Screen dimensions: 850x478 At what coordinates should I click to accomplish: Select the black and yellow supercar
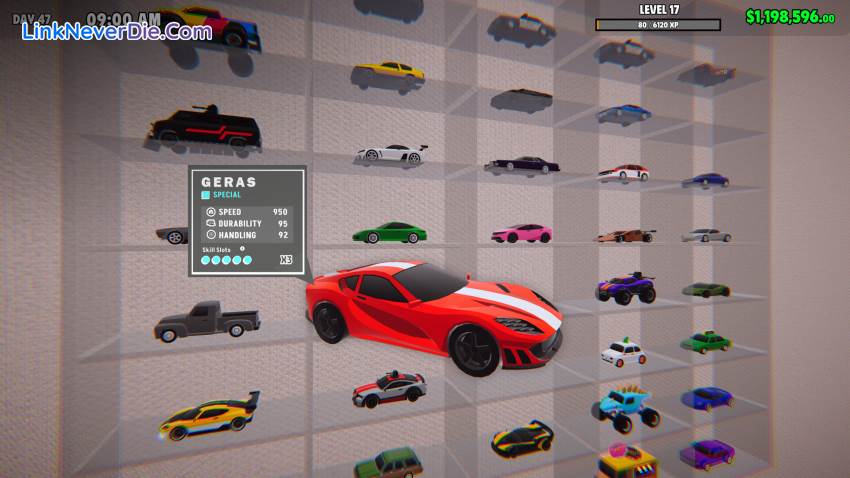tap(522, 438)
